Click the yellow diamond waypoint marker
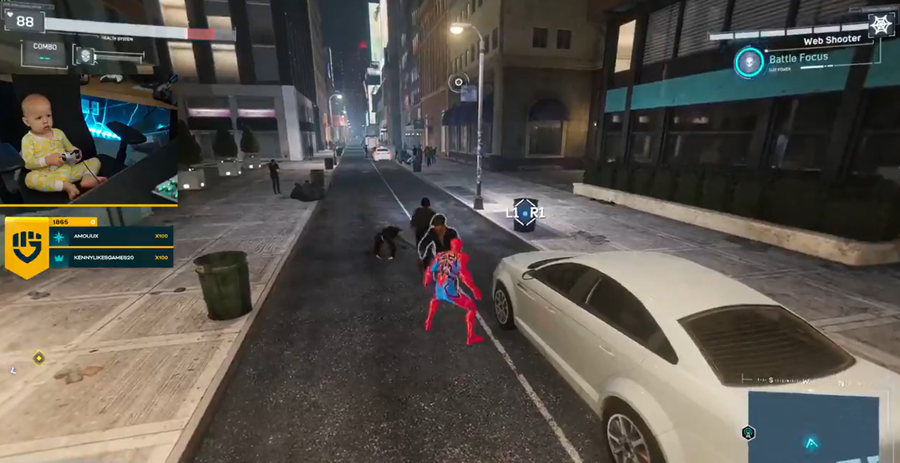900x463 pixels. pos(39,357)
